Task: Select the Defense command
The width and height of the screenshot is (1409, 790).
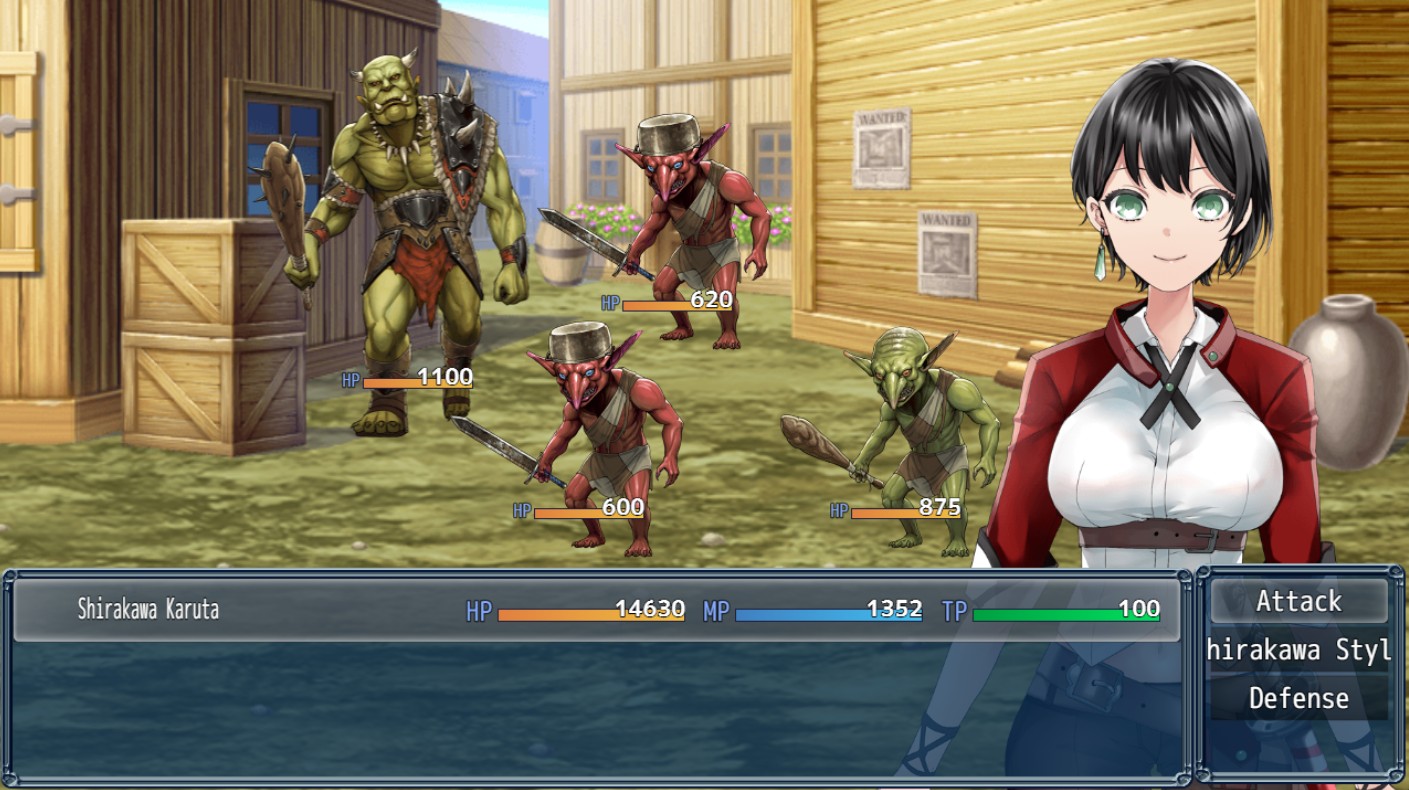Action: [1298, 698]
